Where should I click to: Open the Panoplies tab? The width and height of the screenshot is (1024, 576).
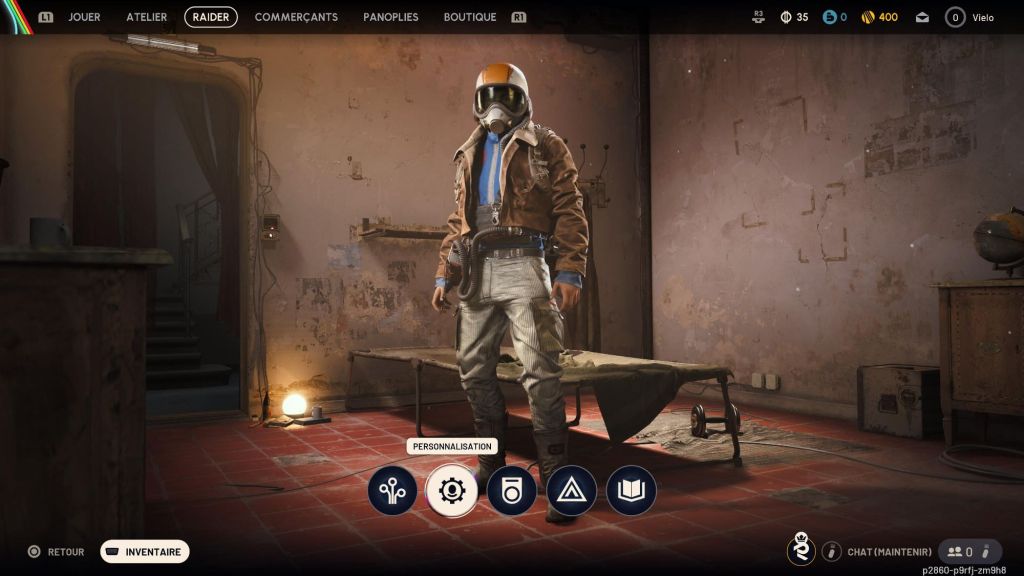(x=391, y=17)
